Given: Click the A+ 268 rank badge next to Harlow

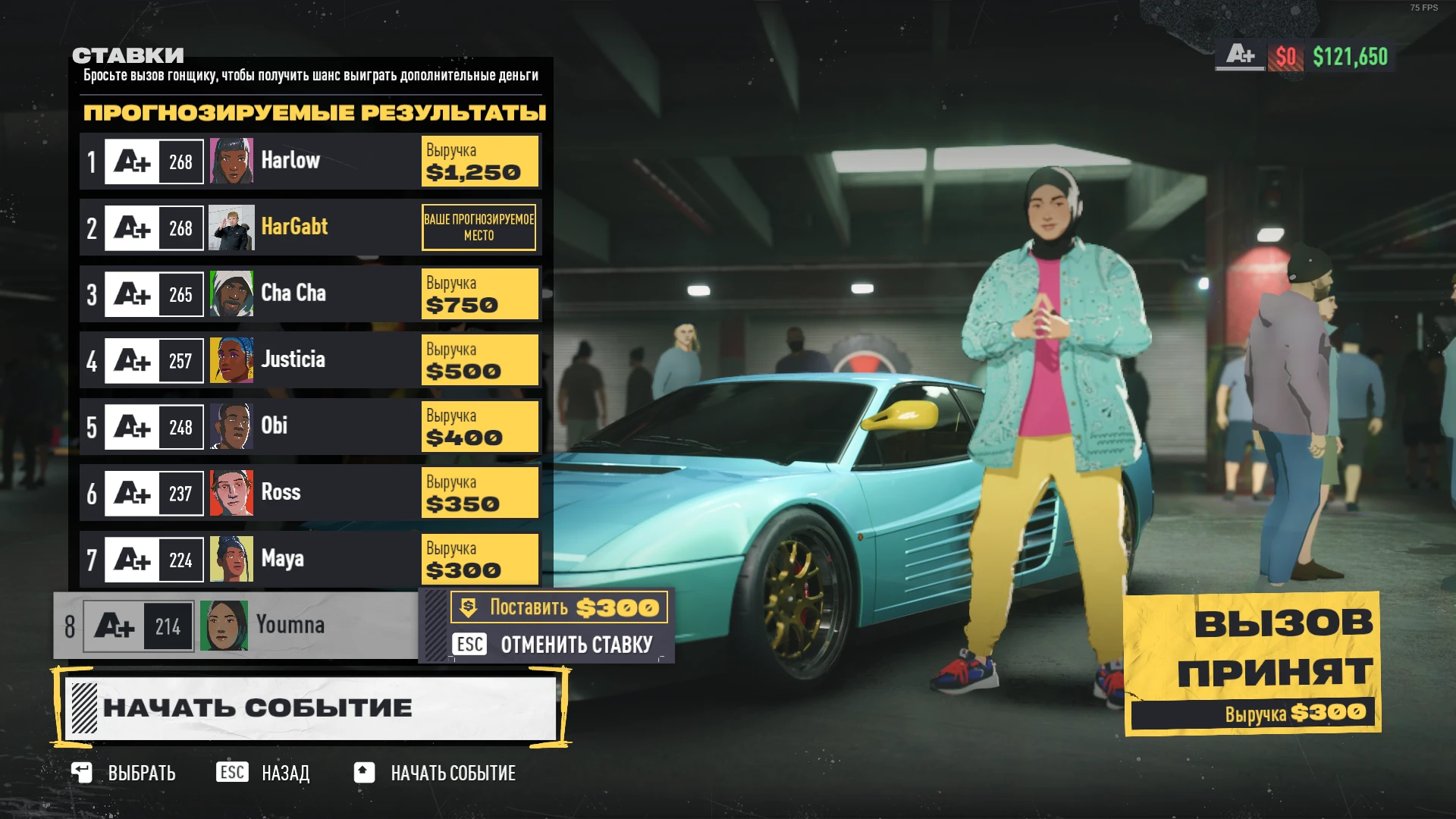Looking at the screenshot, I should pyautogui.click(x=152, y=160).
